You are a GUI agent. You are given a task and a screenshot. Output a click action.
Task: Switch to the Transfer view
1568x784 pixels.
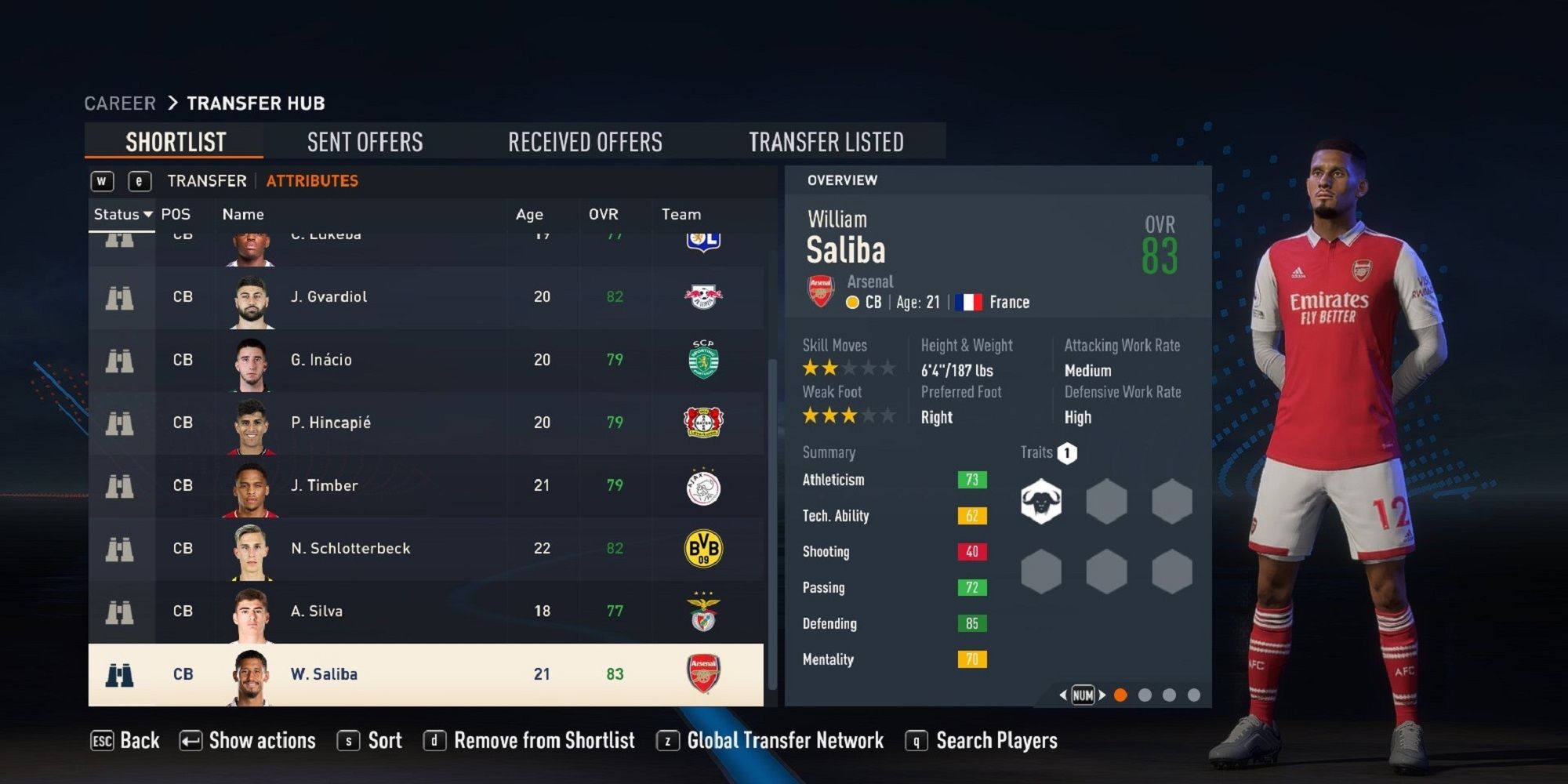tap(205, 180)
